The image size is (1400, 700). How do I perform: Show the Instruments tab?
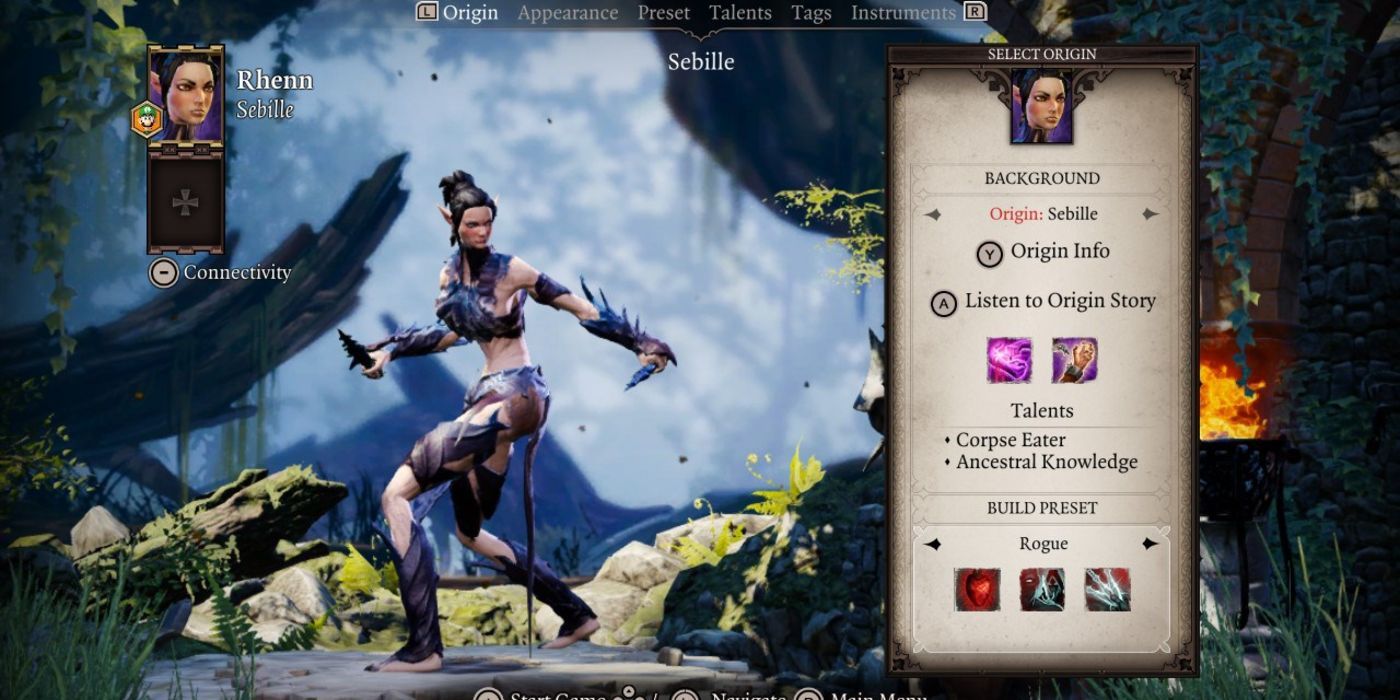[x=903, y=13]
